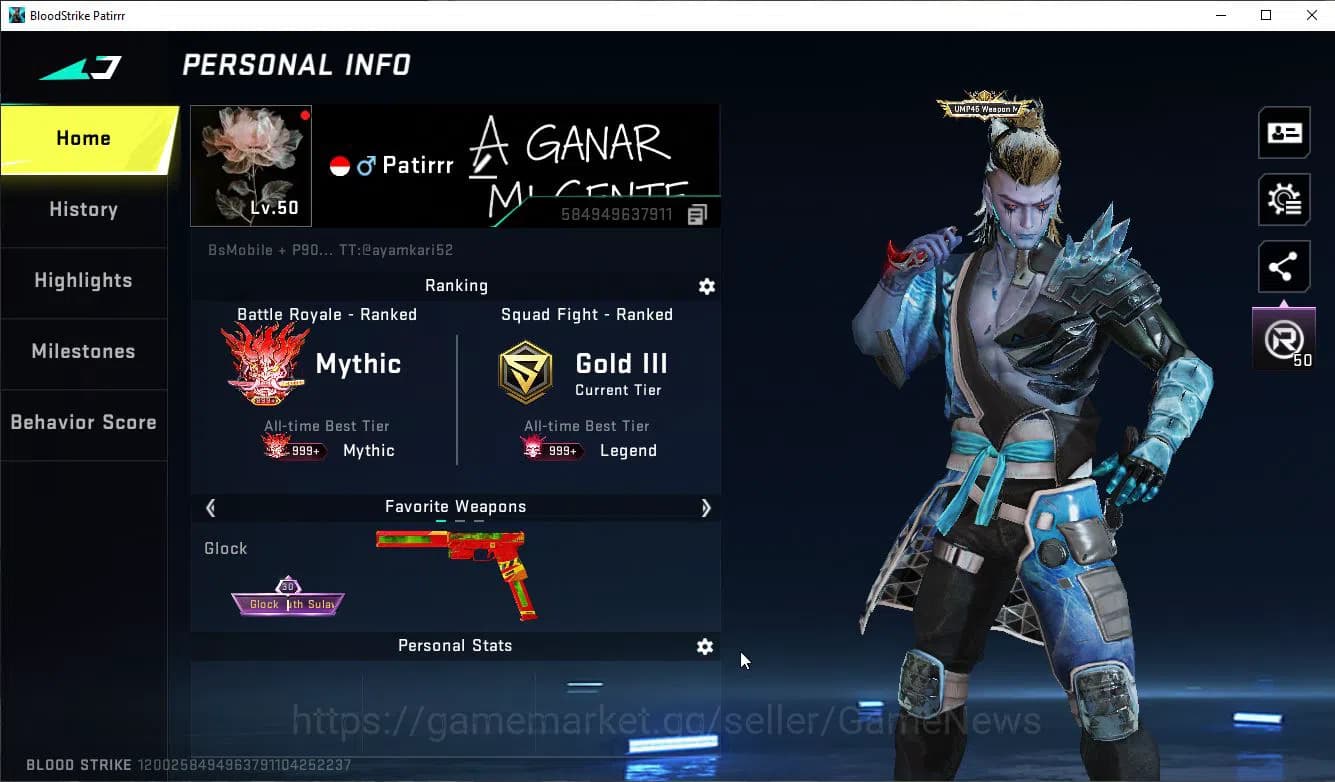
Task: Open the Milestones tab
Action: [83, 352]
